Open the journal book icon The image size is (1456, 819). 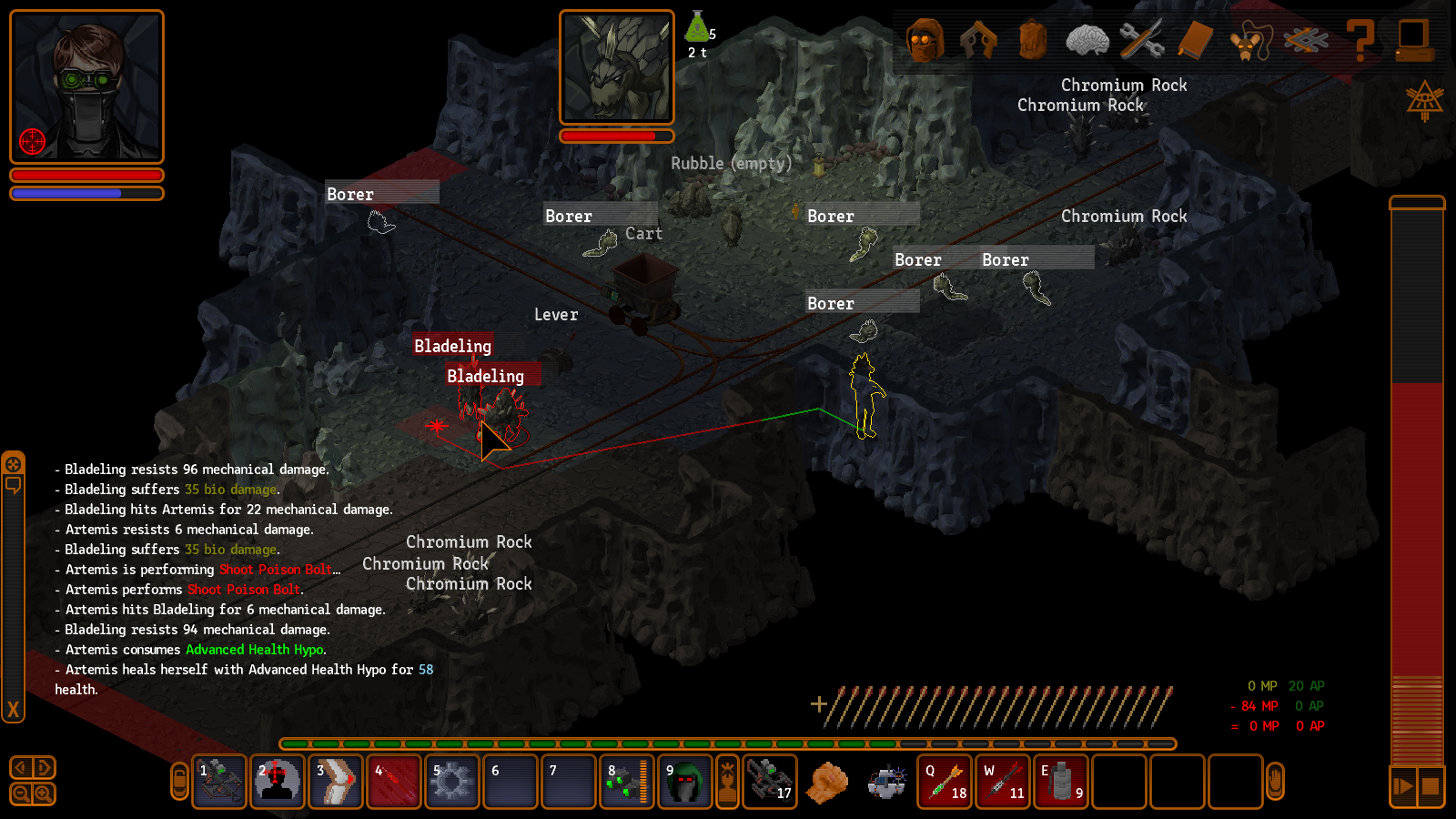point(1196,41)
